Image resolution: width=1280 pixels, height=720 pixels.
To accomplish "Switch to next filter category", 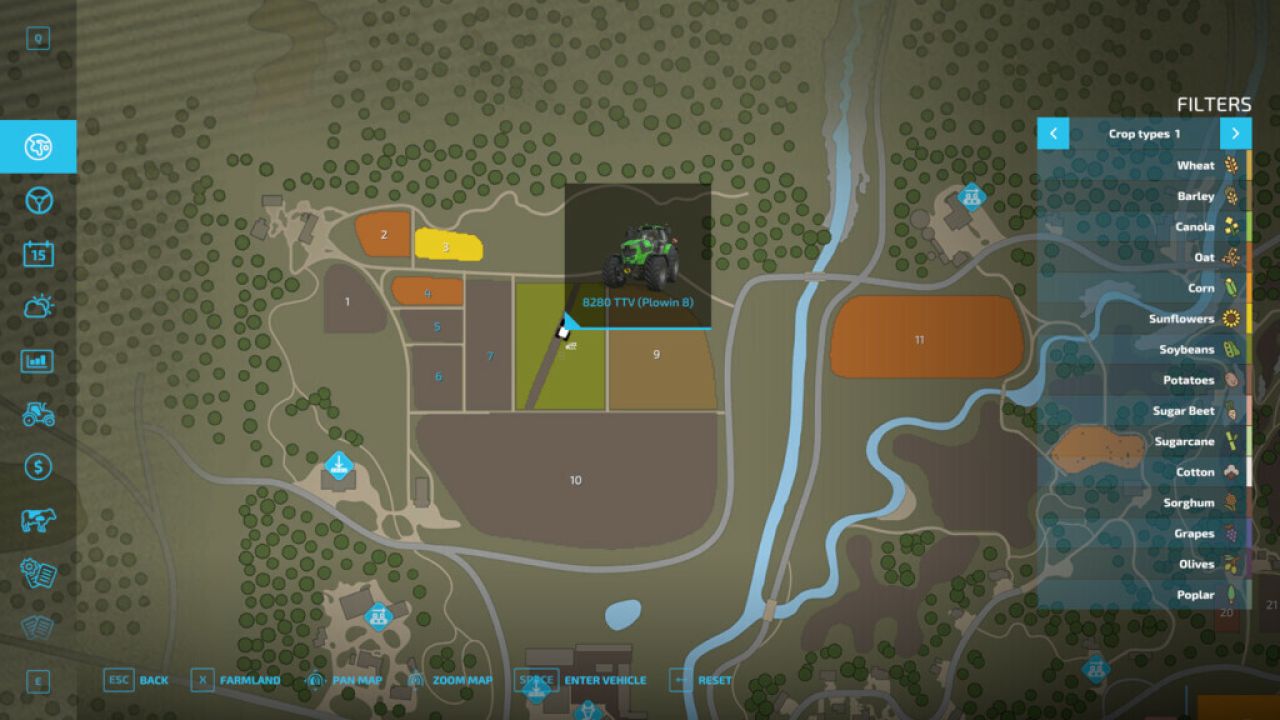I will pos(1236,133).
